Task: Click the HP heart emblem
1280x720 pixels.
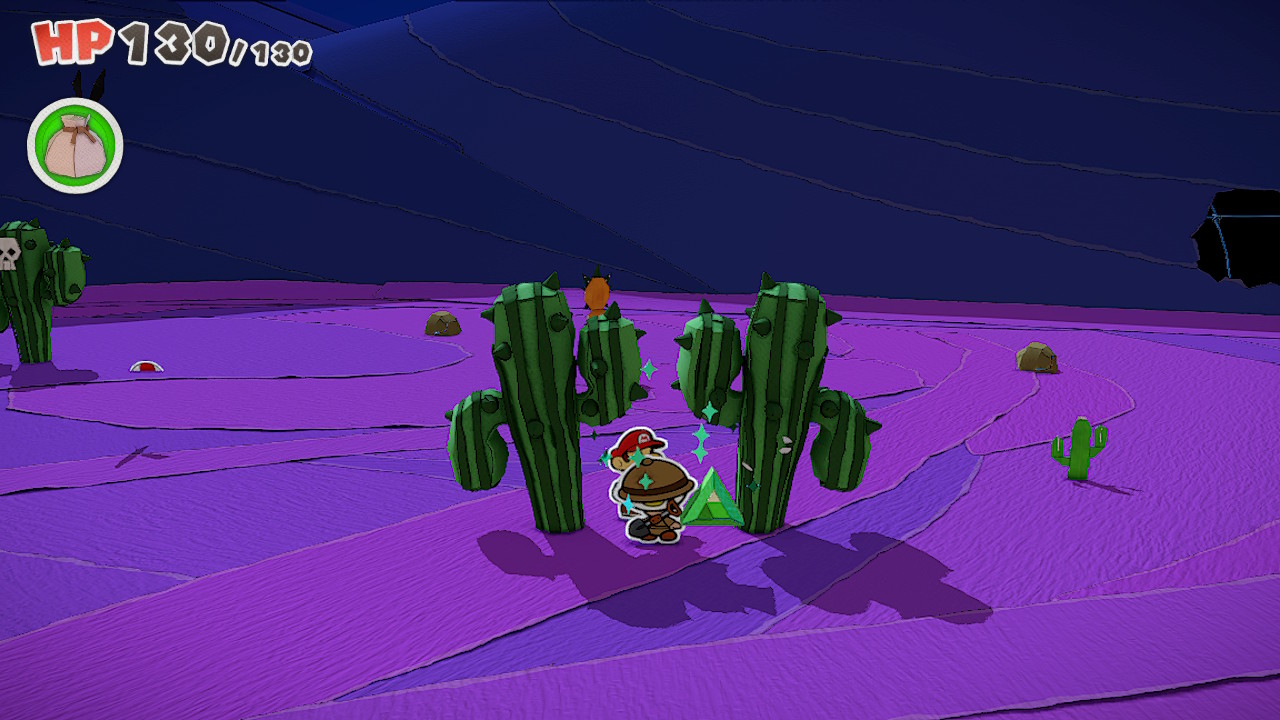Action: pyautogui.click(x=70, y=42)
